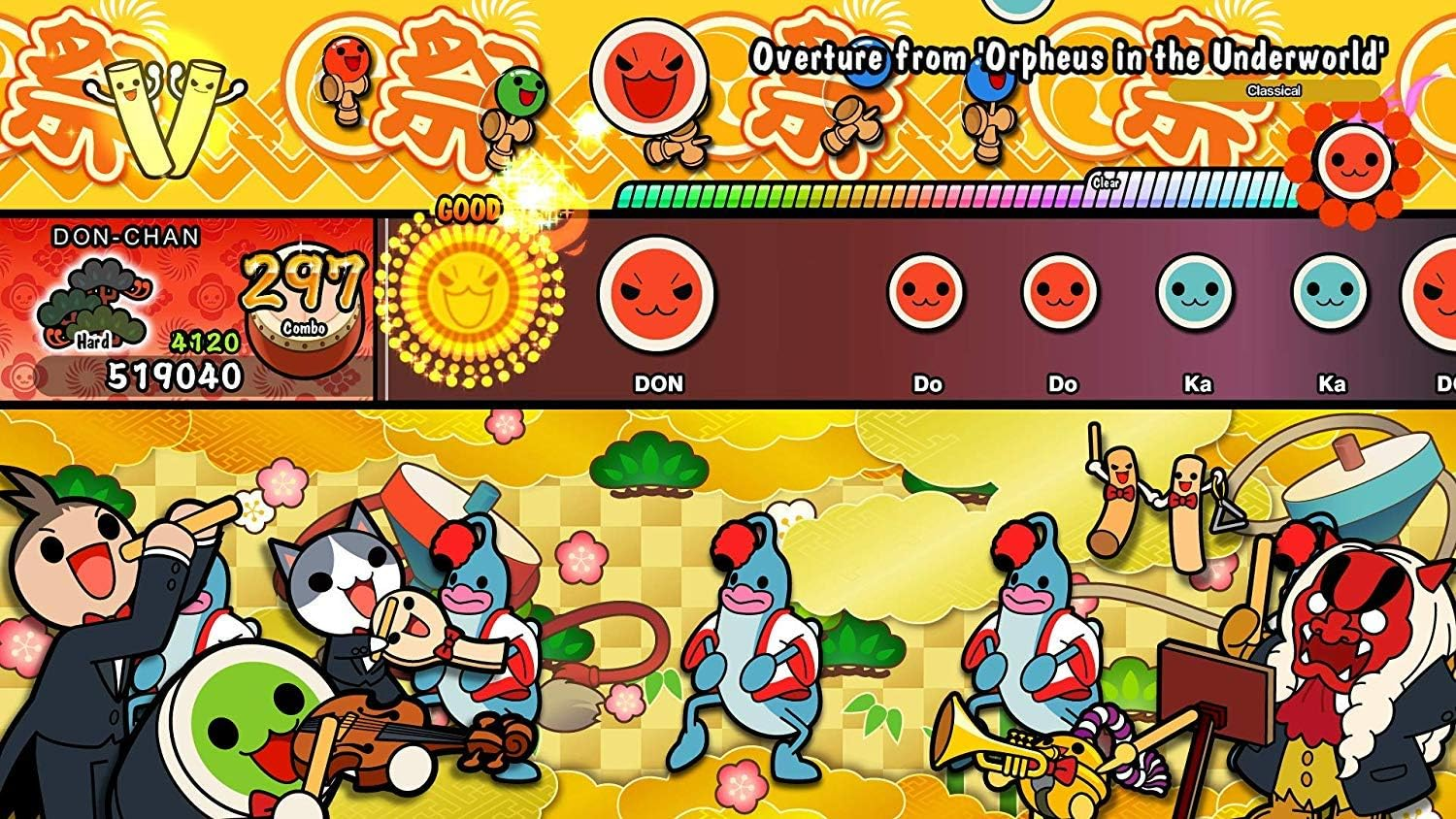Open the Classical genre label
1456x819 pixels.
1274,88
